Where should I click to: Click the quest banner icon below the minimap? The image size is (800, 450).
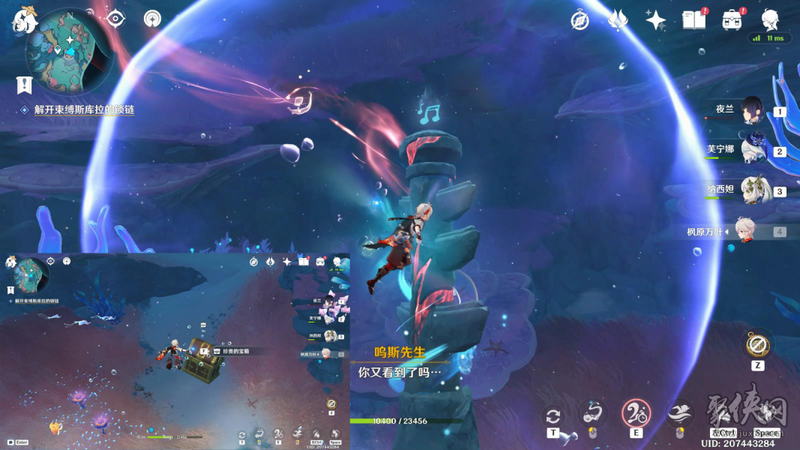(x=23, y=87)
